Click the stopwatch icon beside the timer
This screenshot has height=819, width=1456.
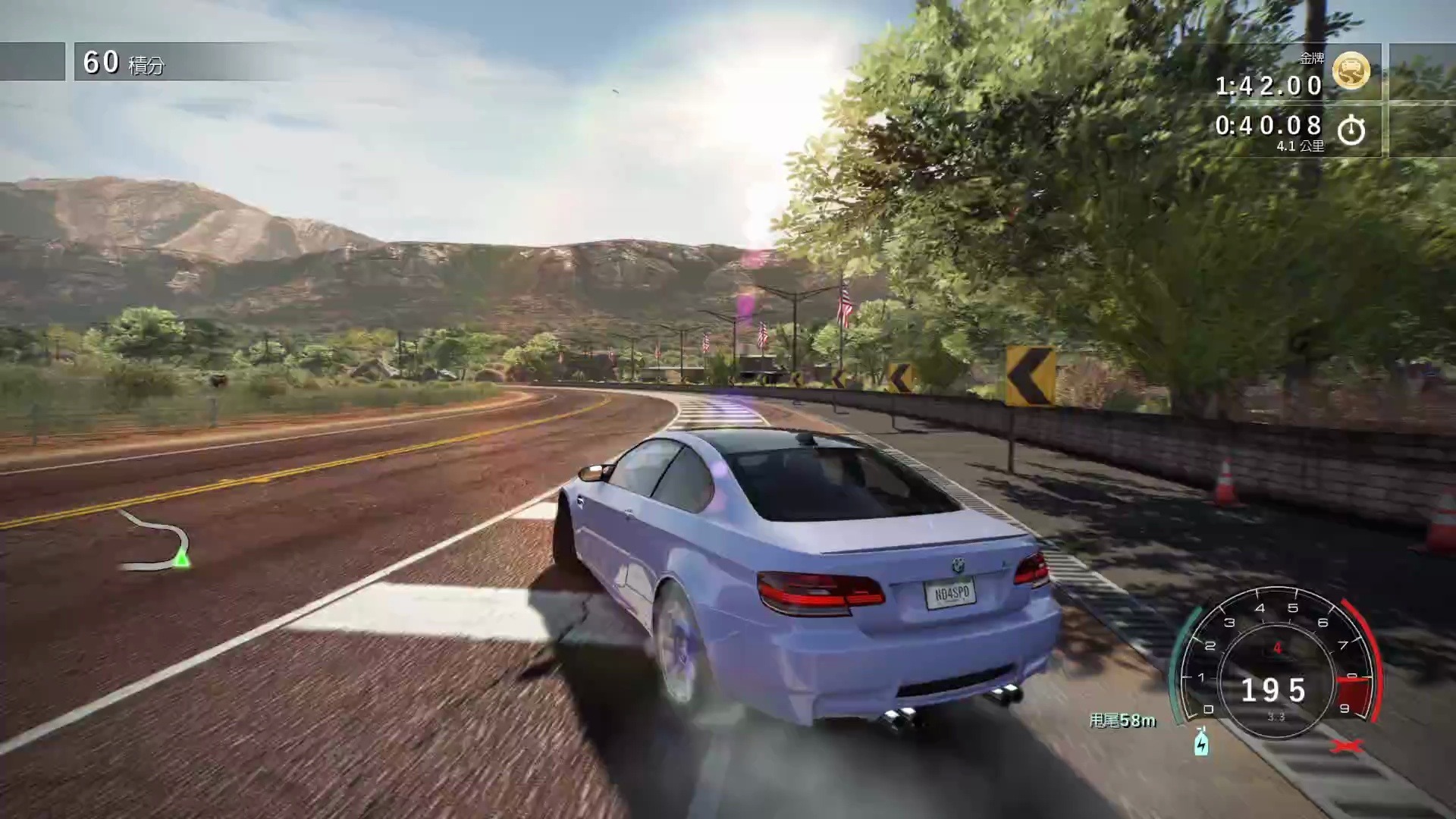[1351, 130]
